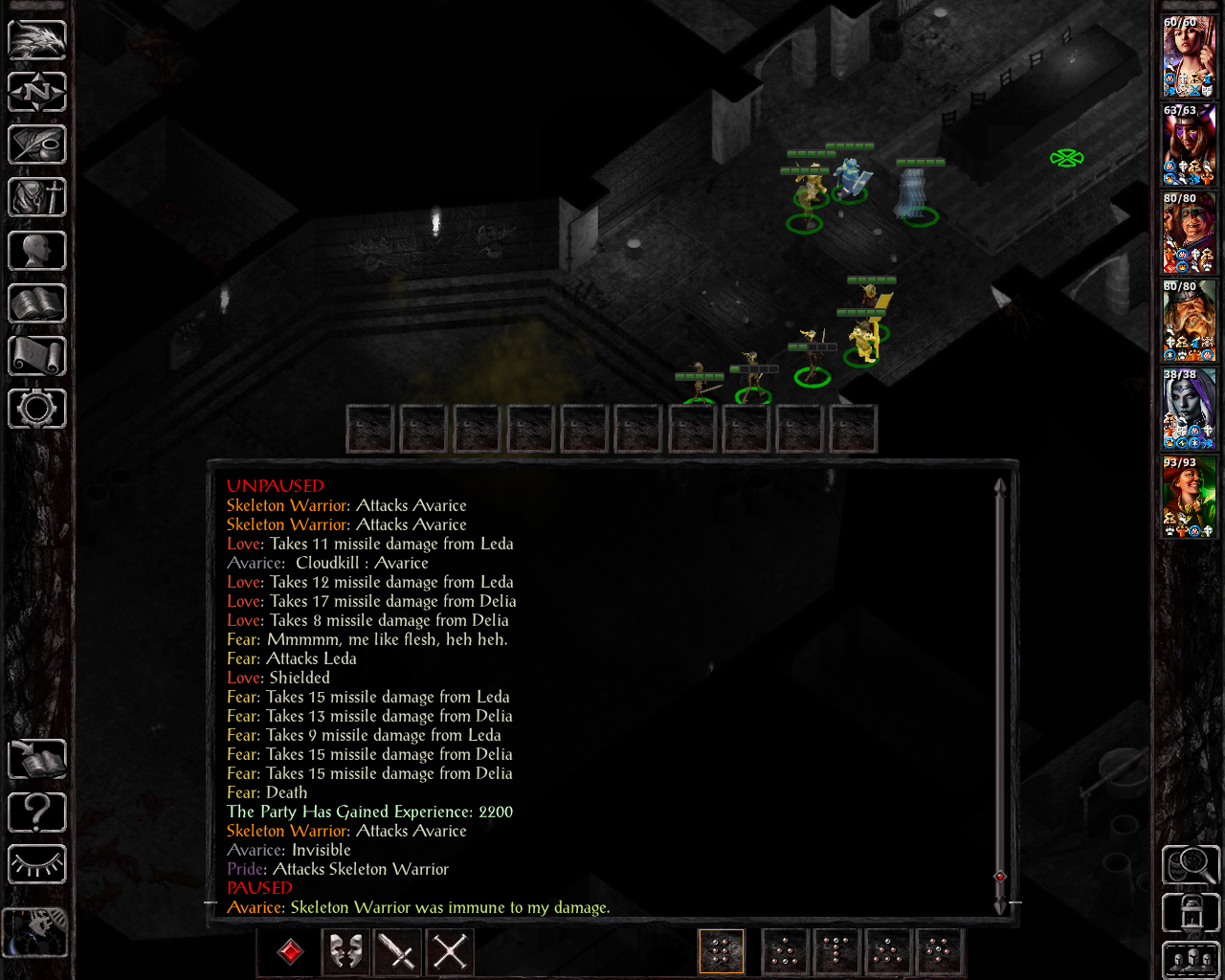This screenshot has height=980, width=1225.
Task: Select the 60/60 top character portrait
Action: 1189,56
